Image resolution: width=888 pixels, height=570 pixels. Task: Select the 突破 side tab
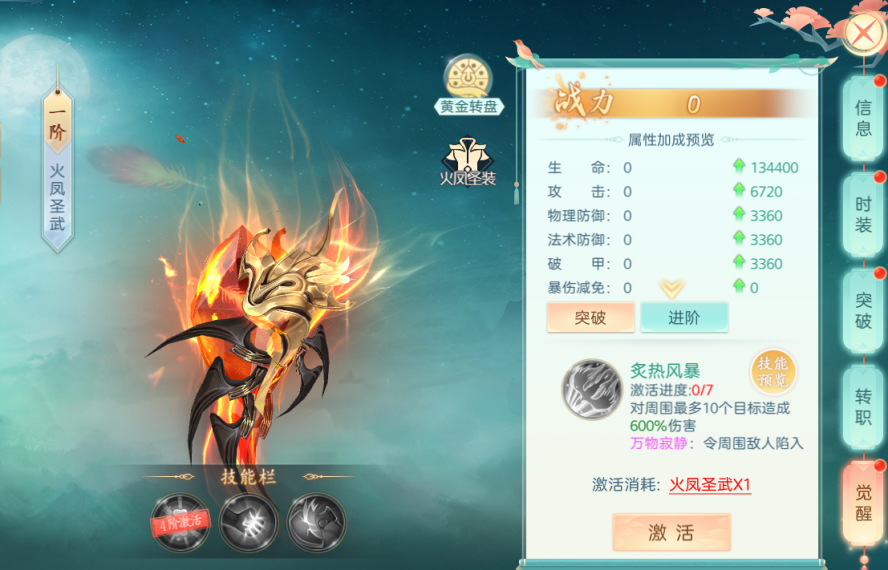(x=863, y=310)
